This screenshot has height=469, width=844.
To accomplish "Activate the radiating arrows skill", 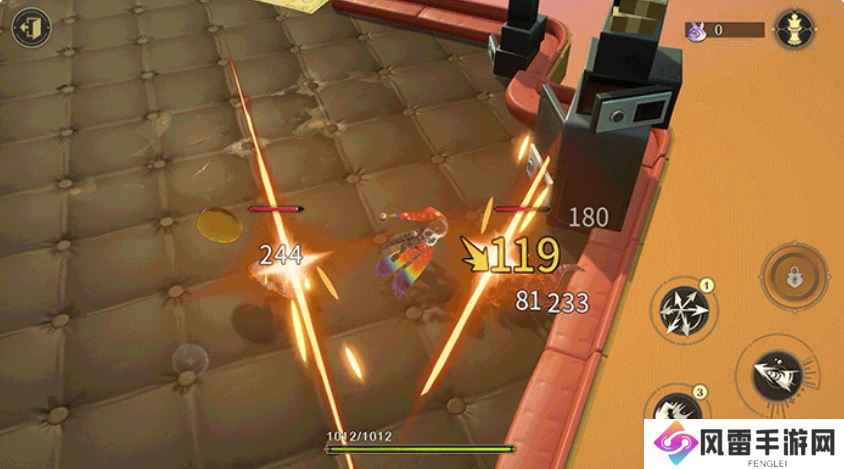I will tap(683, 311).
